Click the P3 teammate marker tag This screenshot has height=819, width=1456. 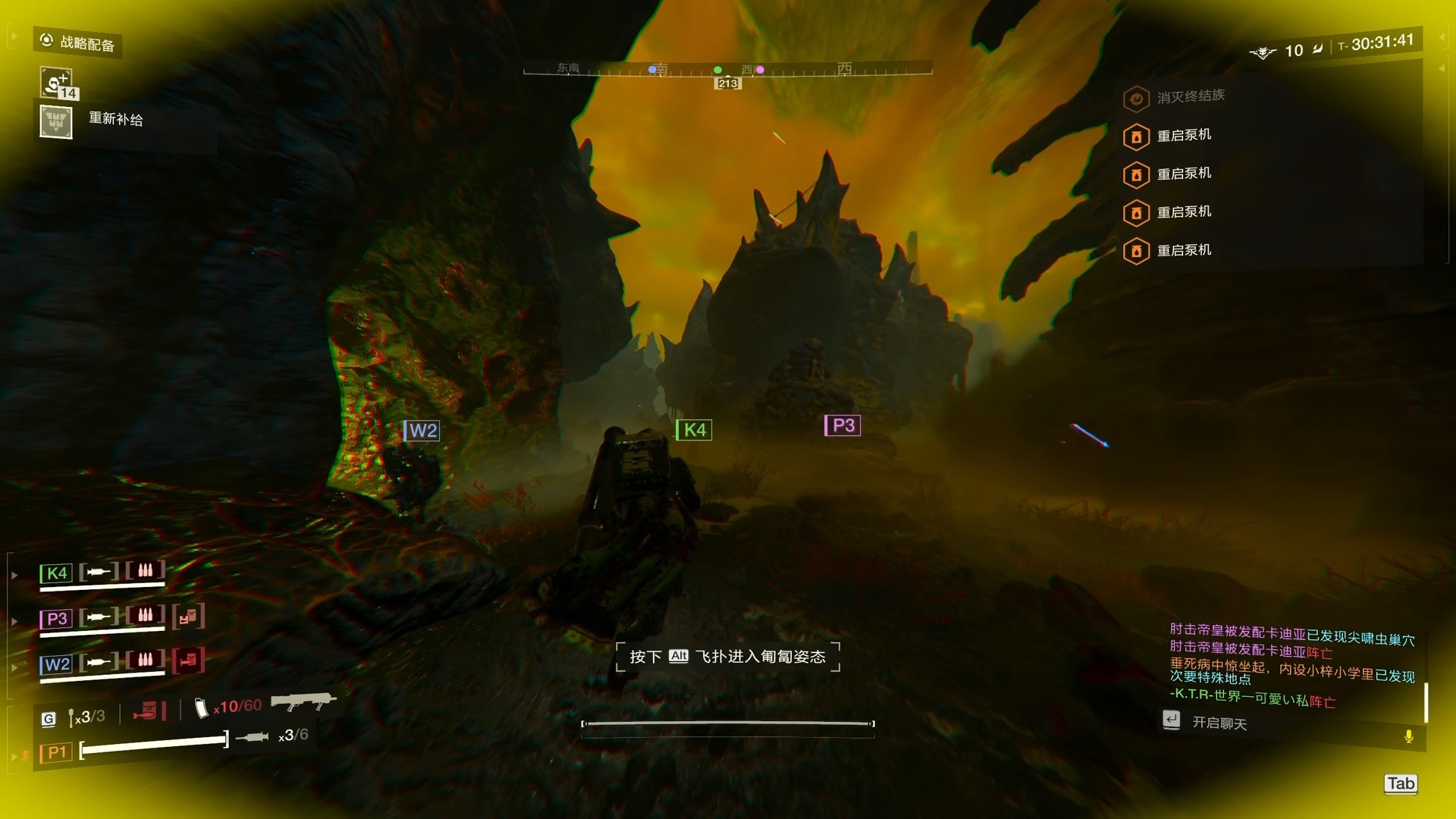point(843,425)
